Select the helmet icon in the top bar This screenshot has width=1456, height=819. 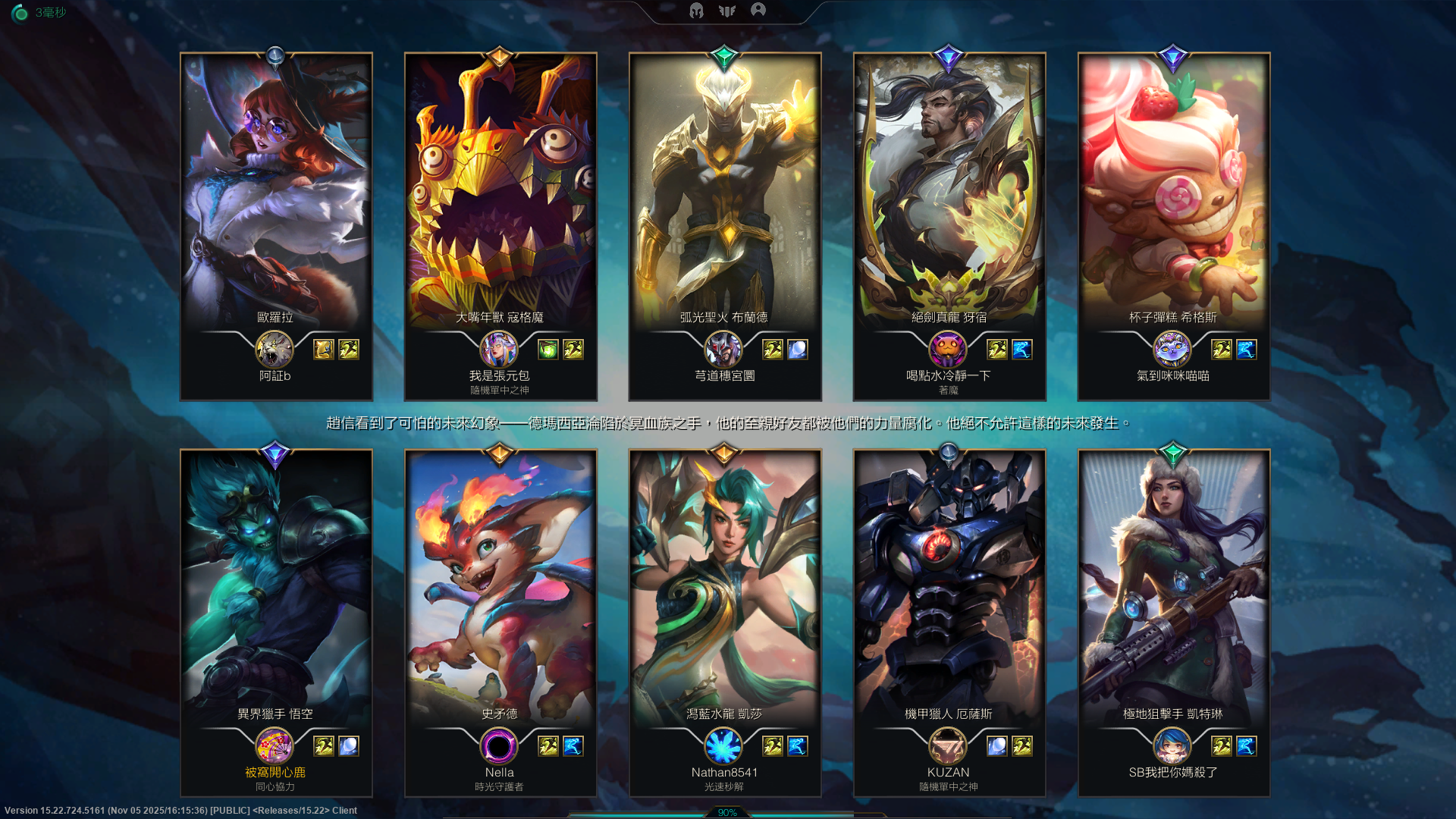(696, 11)
